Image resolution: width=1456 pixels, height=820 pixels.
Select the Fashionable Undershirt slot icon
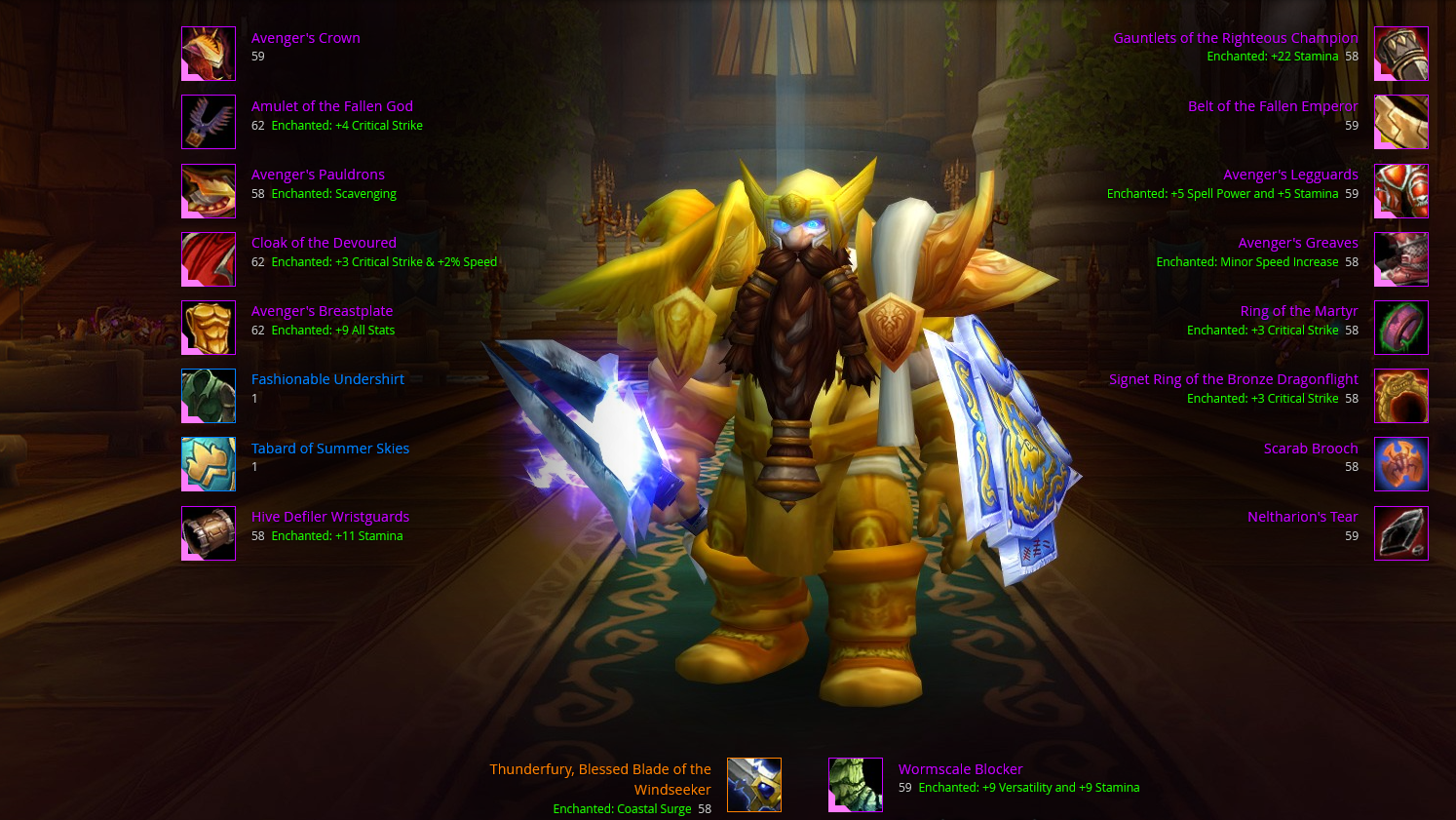209,396
